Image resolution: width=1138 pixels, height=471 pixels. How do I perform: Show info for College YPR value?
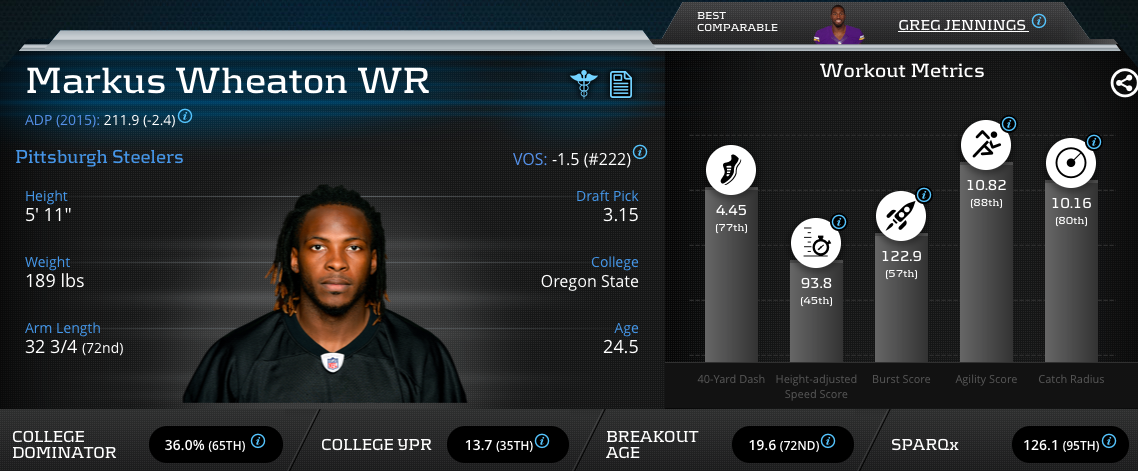coord(544,440)
